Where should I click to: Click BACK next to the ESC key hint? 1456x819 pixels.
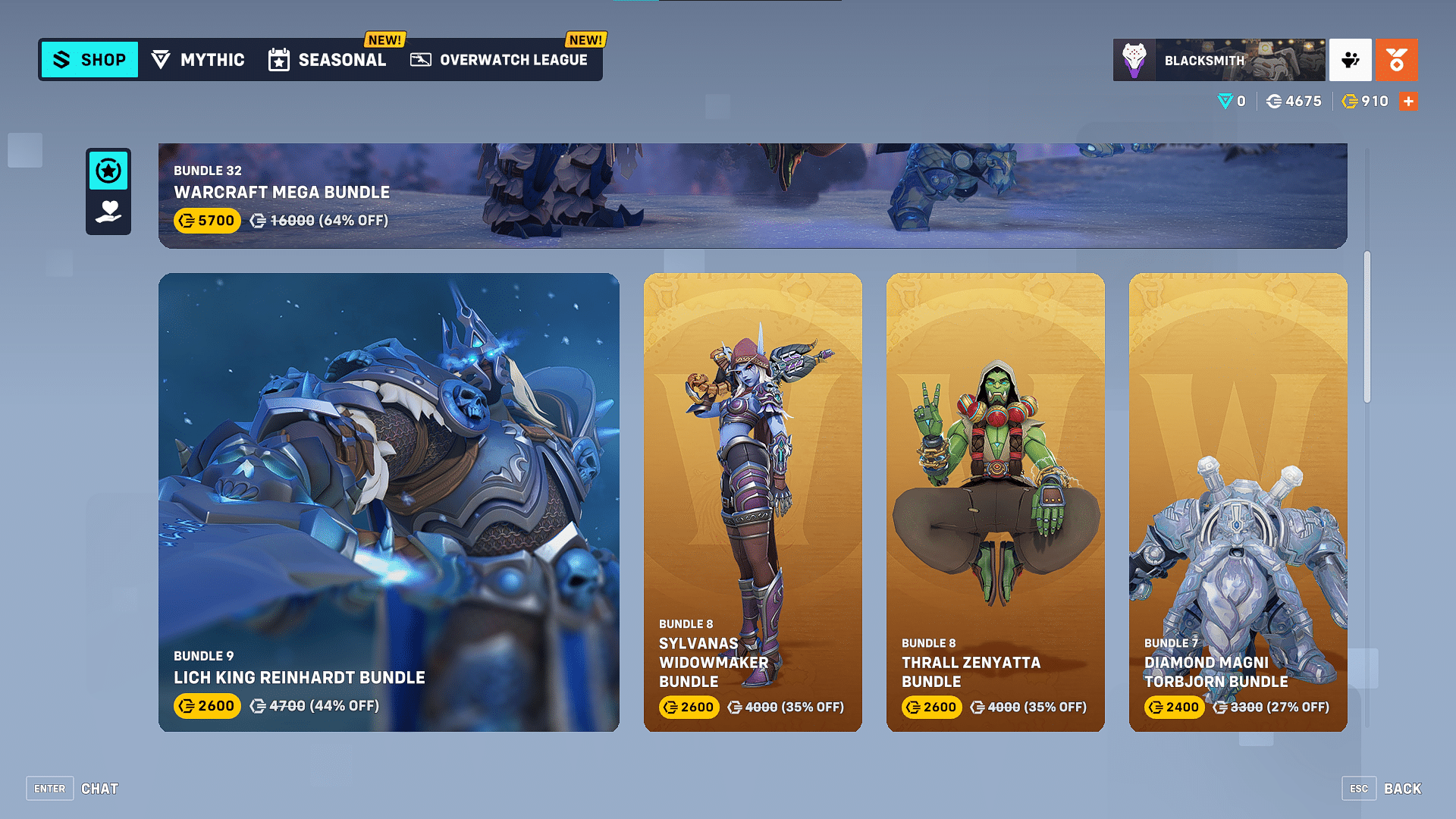[1404, 788]
